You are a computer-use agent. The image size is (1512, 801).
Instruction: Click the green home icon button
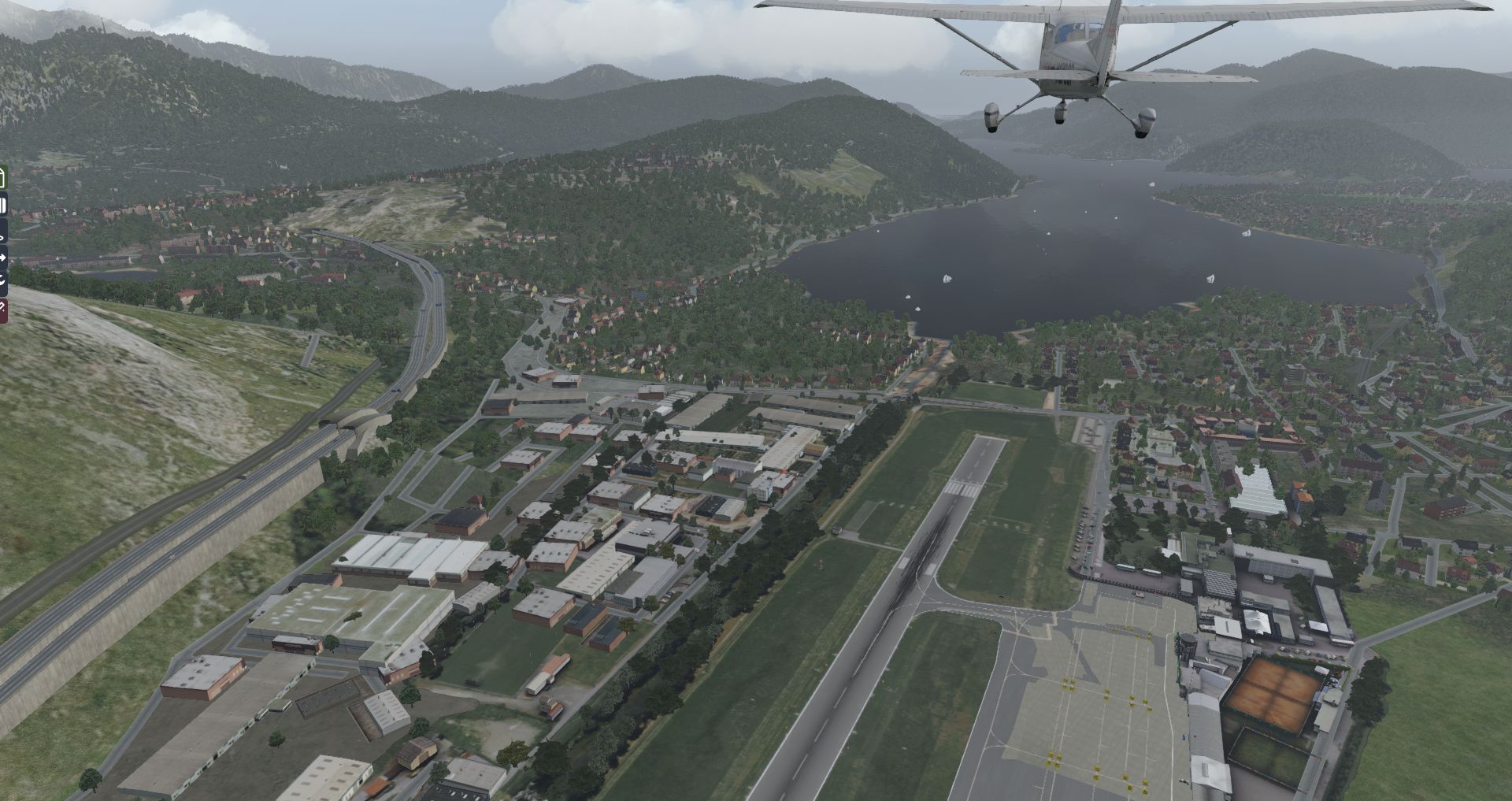coord(2,177)
